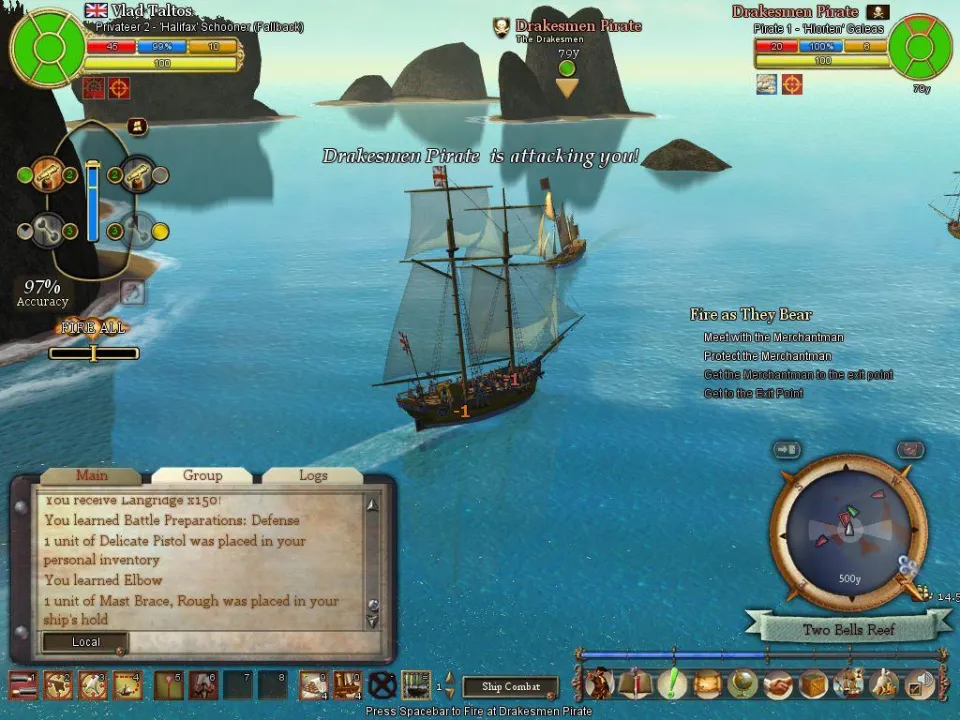Open the pirate character portrait icon

599,684
